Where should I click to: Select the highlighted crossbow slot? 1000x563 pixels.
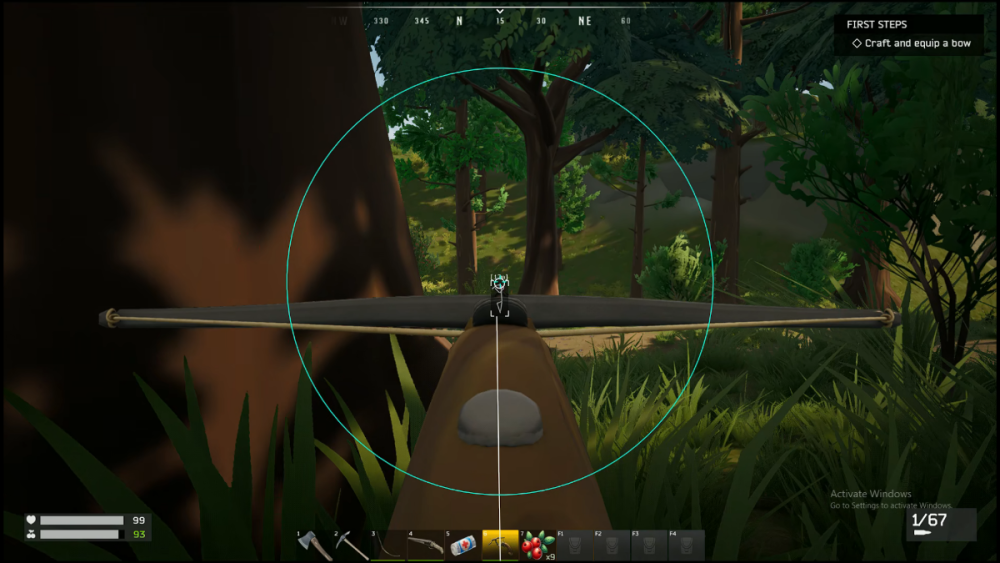(x=500, y=545)
